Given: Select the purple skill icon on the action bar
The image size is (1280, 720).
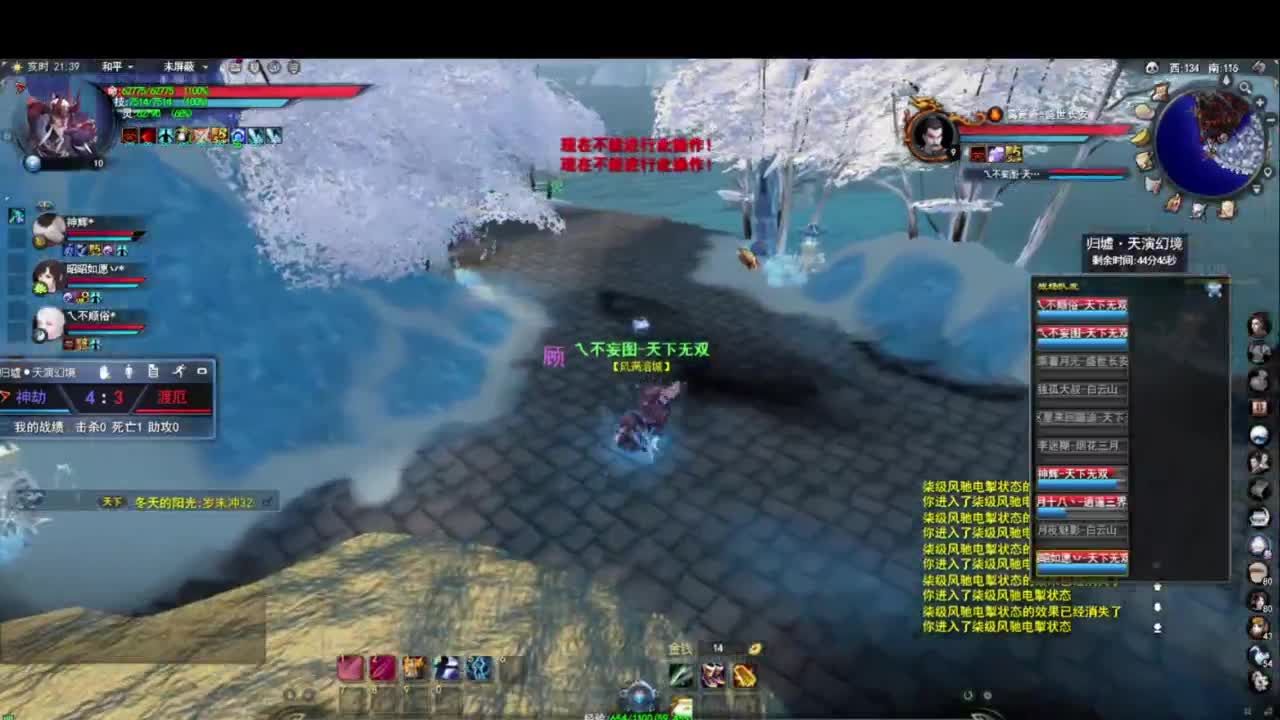Looking at the screenshot, I should click(x=444, y=667).
